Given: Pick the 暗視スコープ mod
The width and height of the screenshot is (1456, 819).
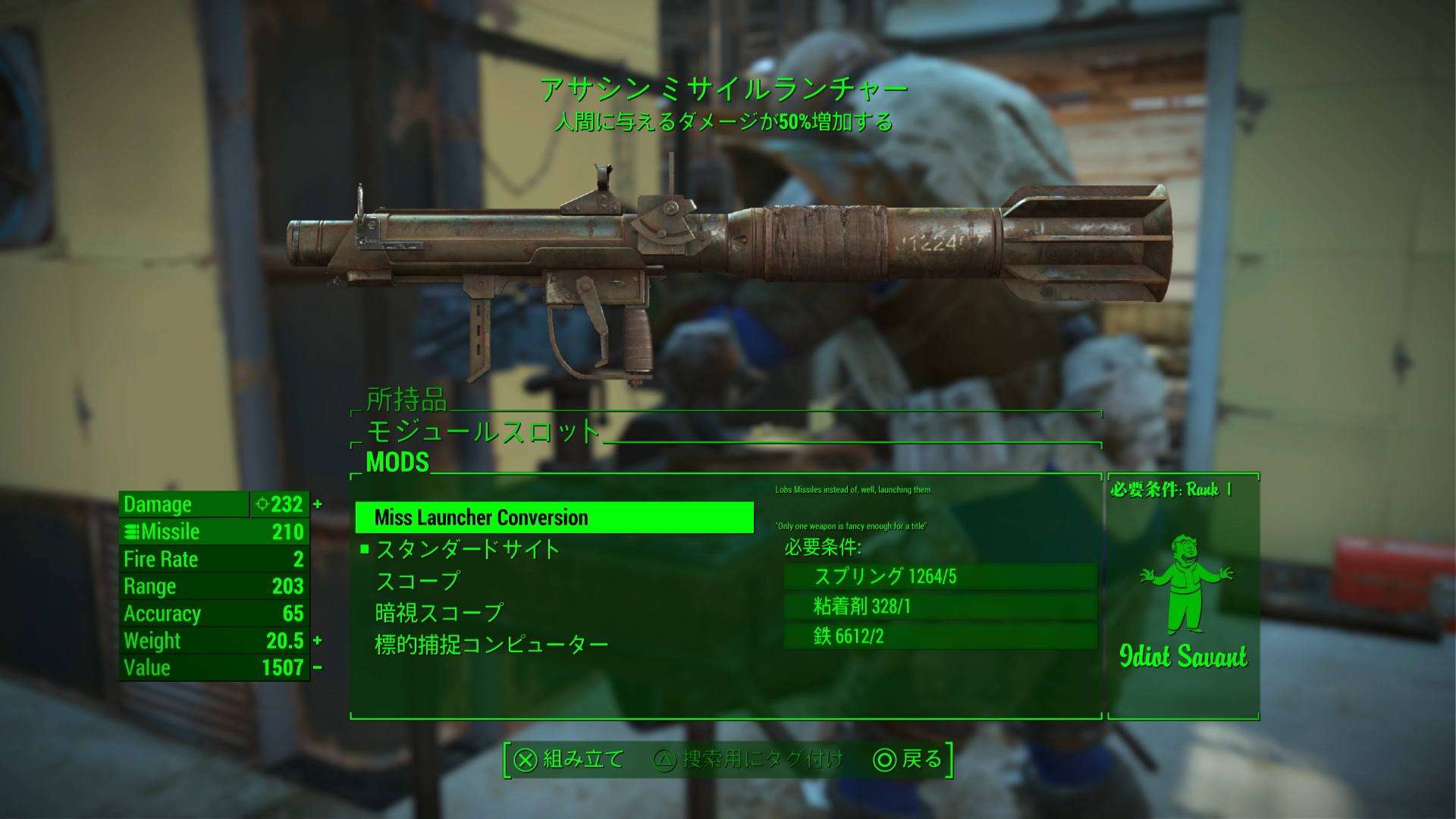Looking at the screenshot, I should click(x=439, y=613).
